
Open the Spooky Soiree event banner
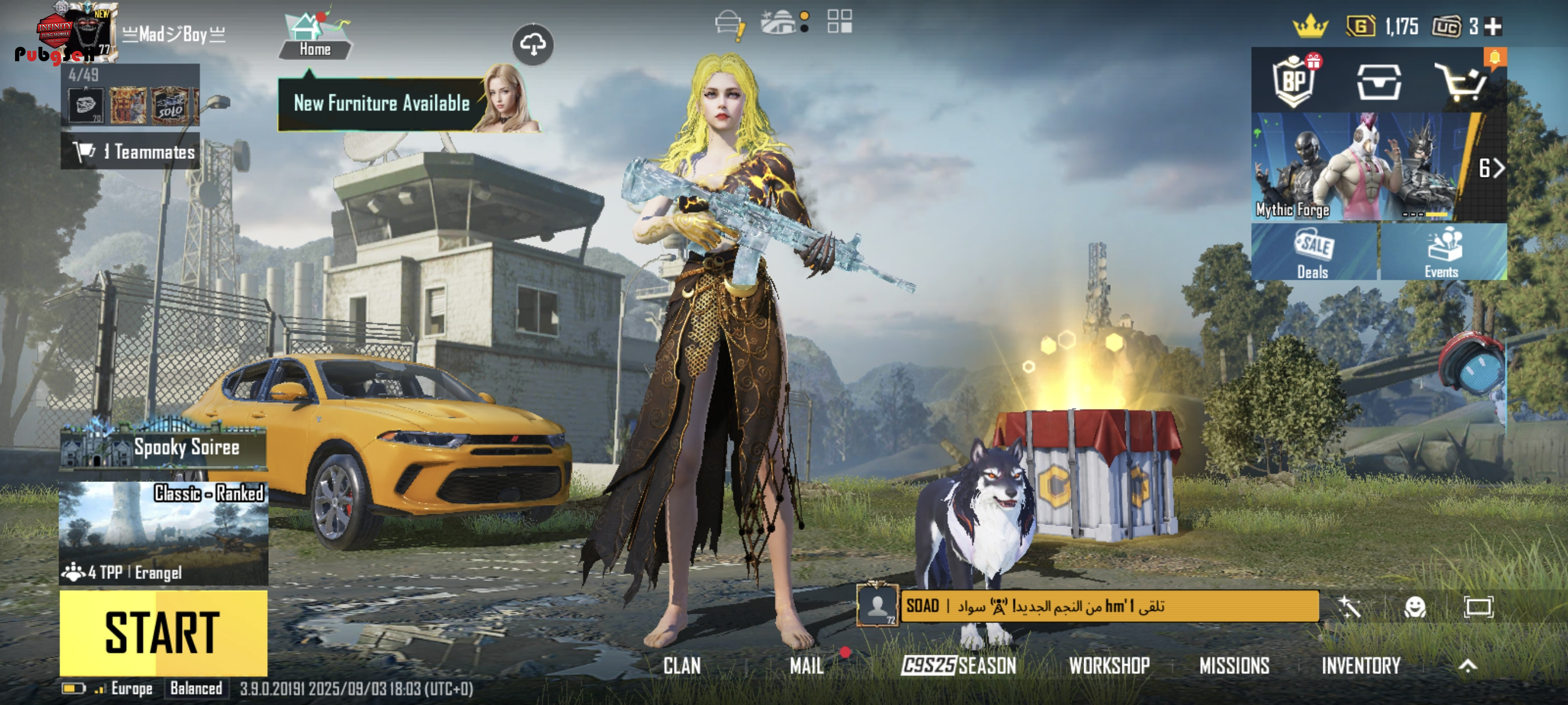click(163, 448)
